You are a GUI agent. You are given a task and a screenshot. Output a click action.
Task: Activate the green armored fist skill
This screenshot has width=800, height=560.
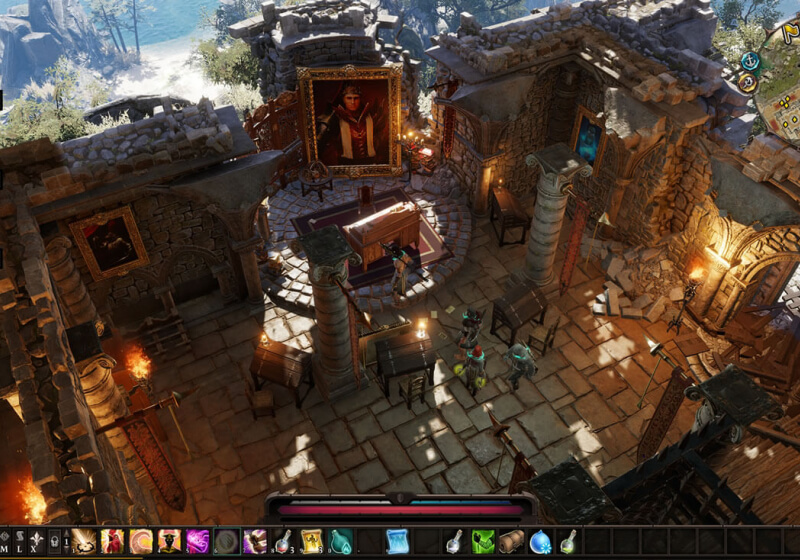point(483,541)
